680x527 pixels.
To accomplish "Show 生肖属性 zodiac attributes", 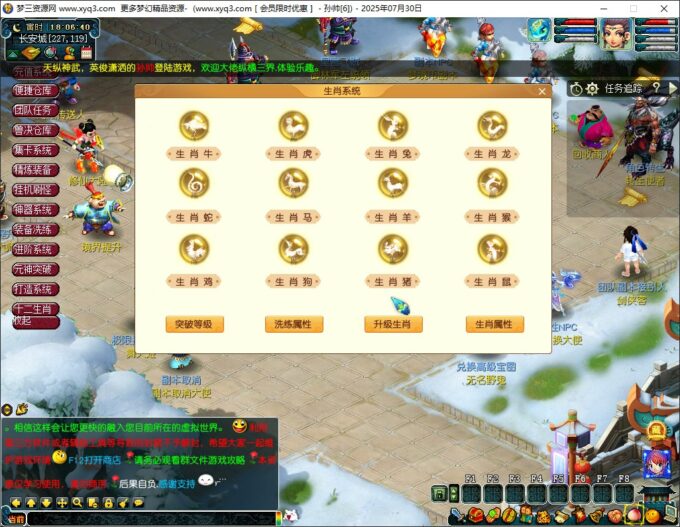I will coord(494,324).
